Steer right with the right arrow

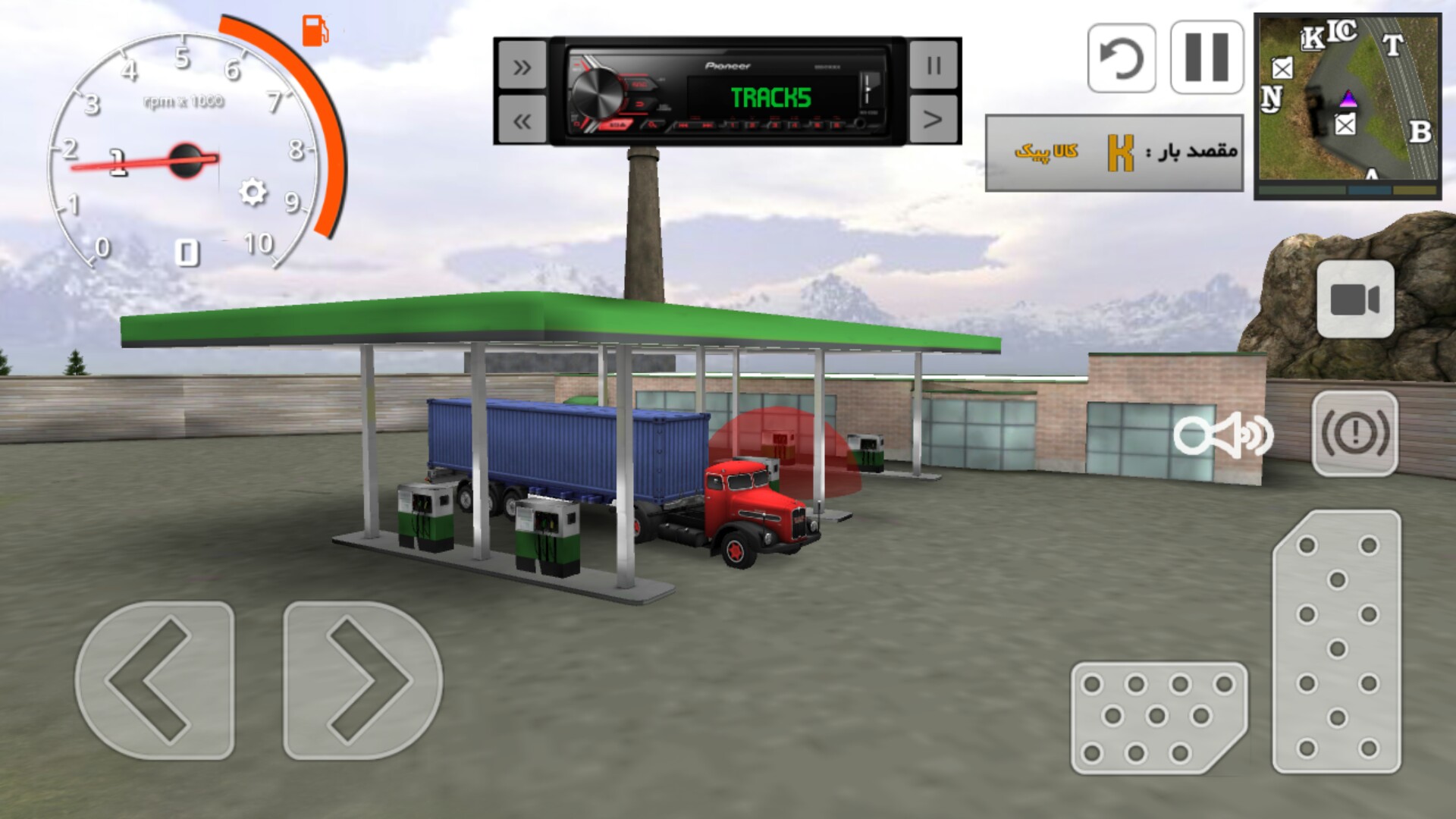click(362, 680)
